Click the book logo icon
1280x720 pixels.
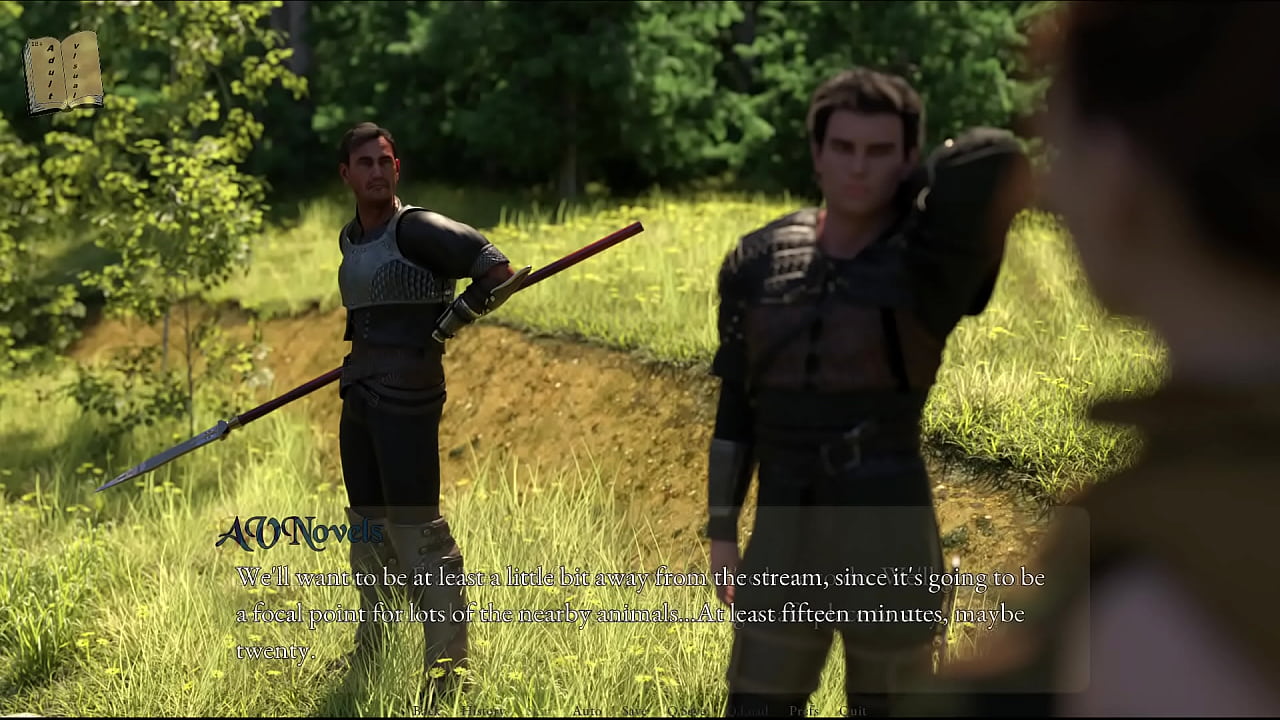[x=63, y=73]
